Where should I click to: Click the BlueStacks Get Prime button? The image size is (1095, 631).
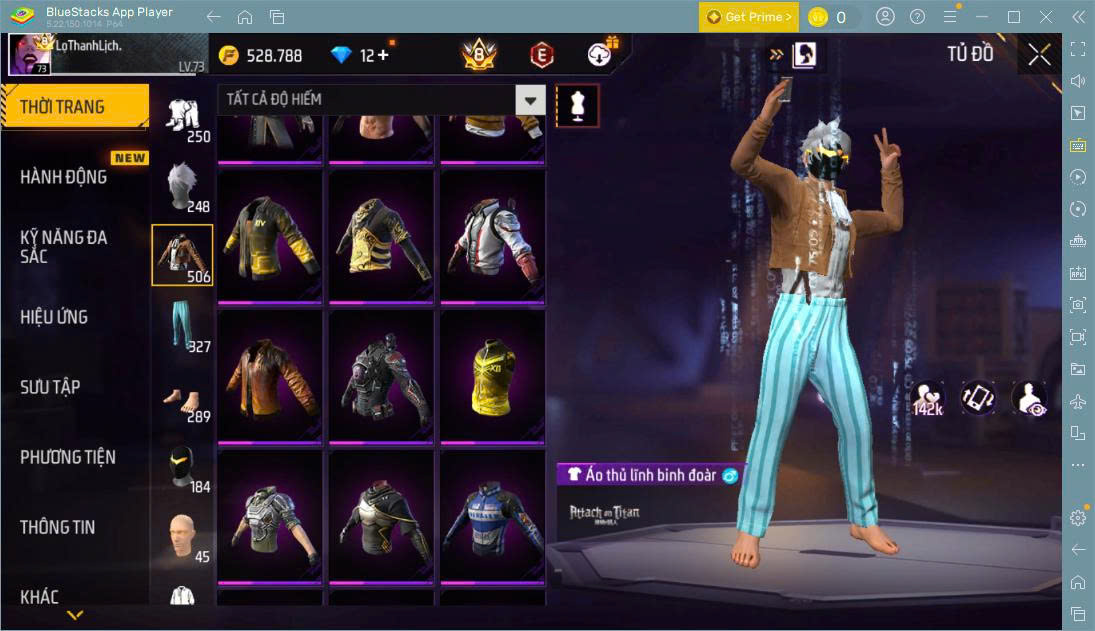tap(749, 17)
